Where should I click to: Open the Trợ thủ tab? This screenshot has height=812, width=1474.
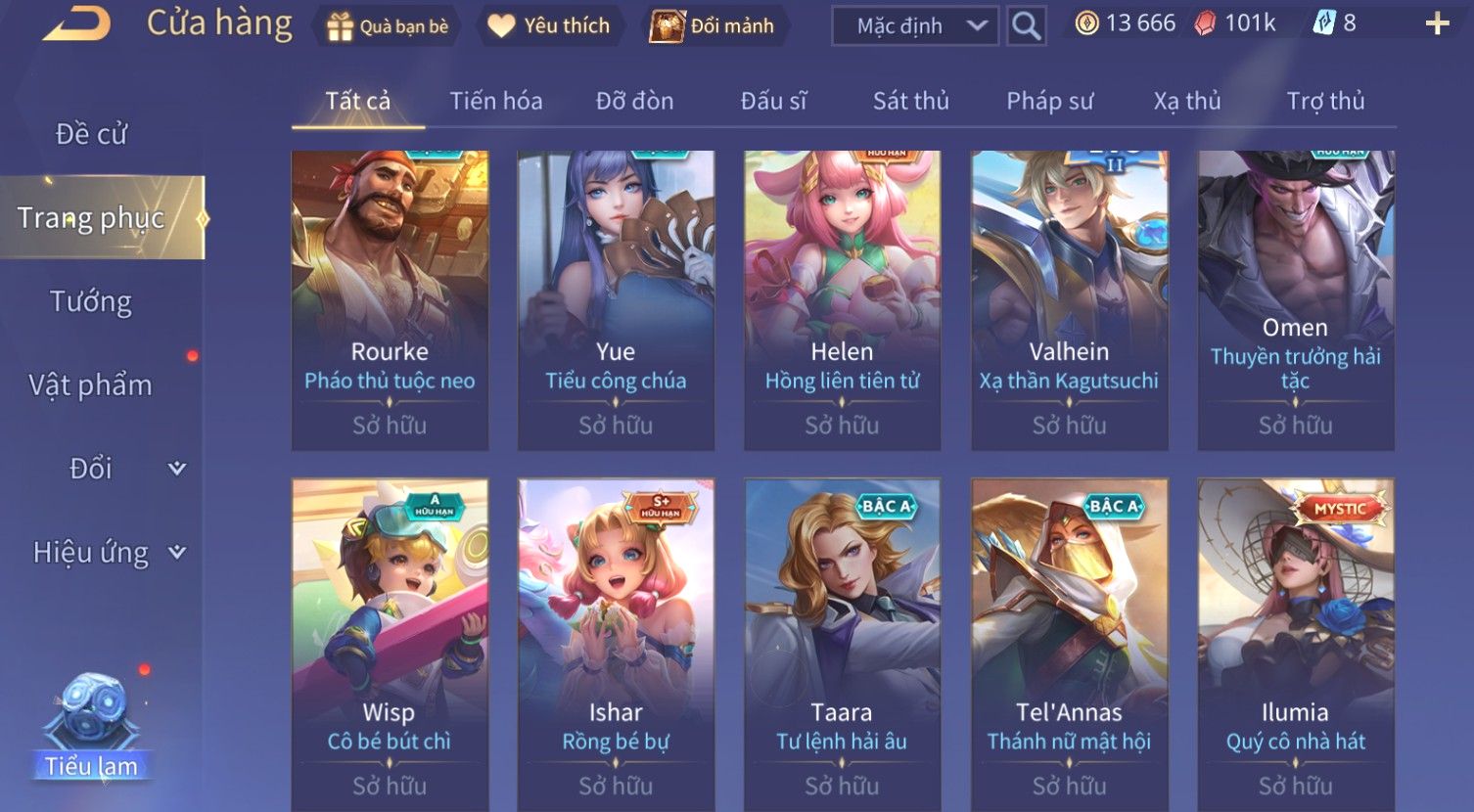[x=1325, y=101]
